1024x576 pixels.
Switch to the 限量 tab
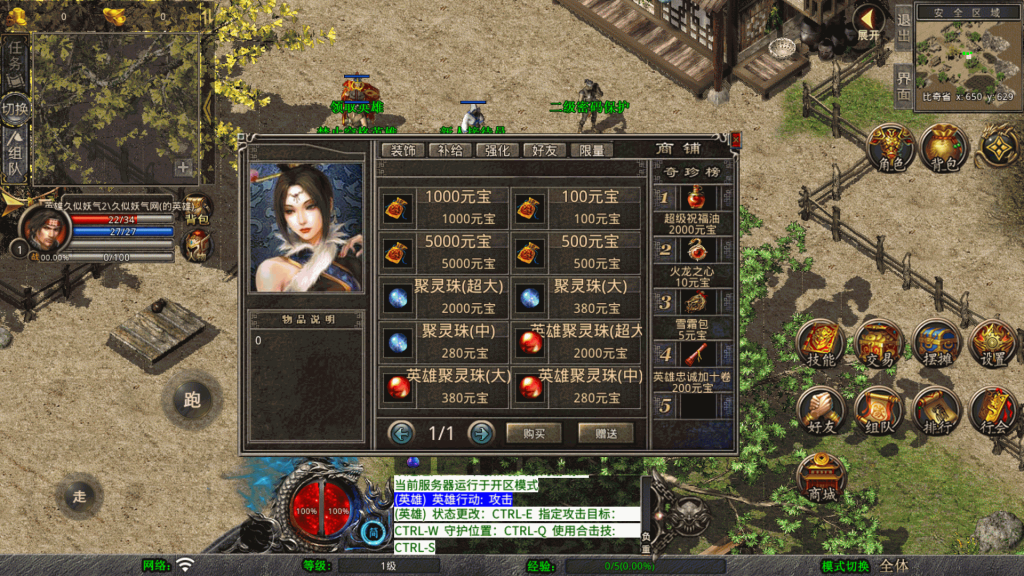click(x=591, y=150)
